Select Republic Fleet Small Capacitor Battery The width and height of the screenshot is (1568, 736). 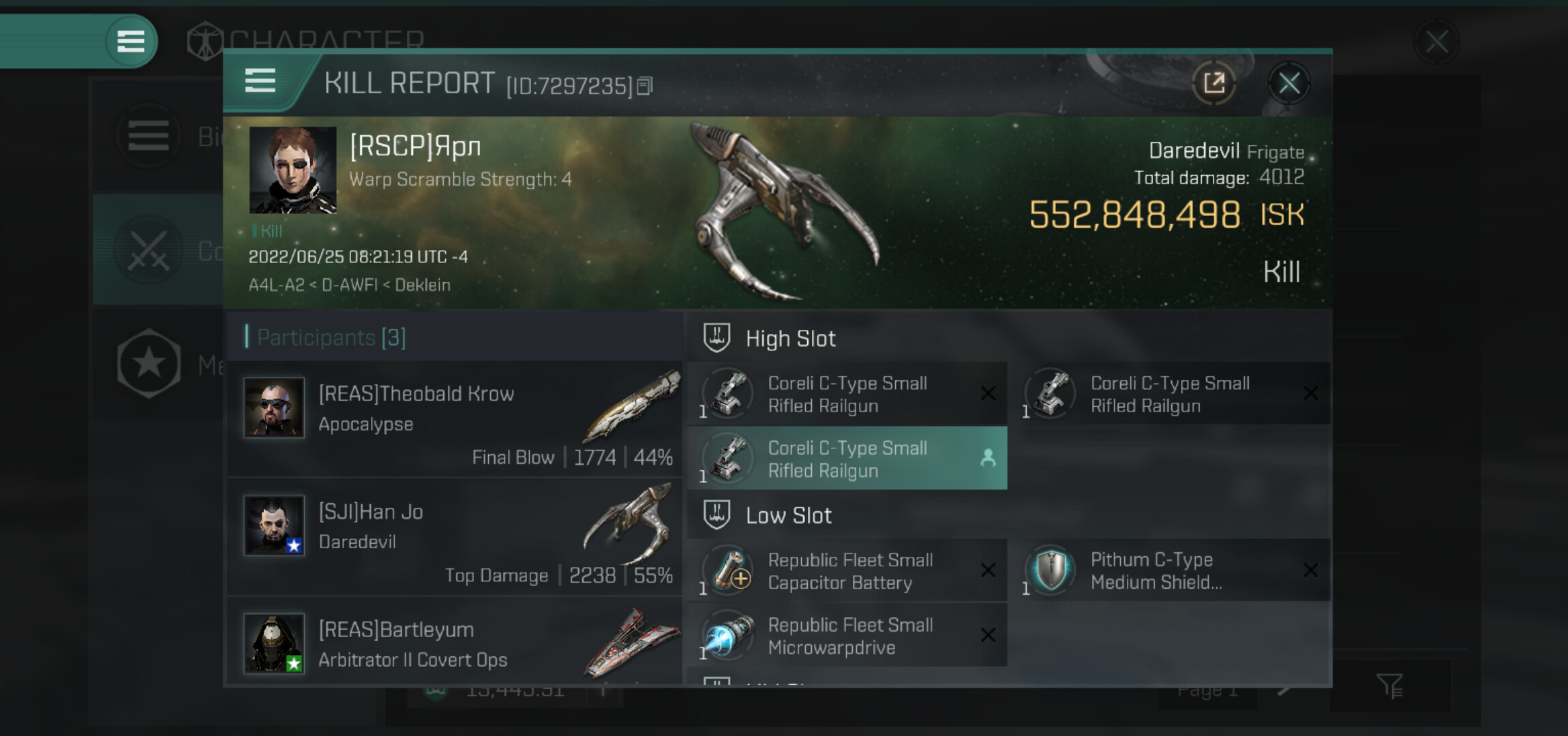[847, 571]
